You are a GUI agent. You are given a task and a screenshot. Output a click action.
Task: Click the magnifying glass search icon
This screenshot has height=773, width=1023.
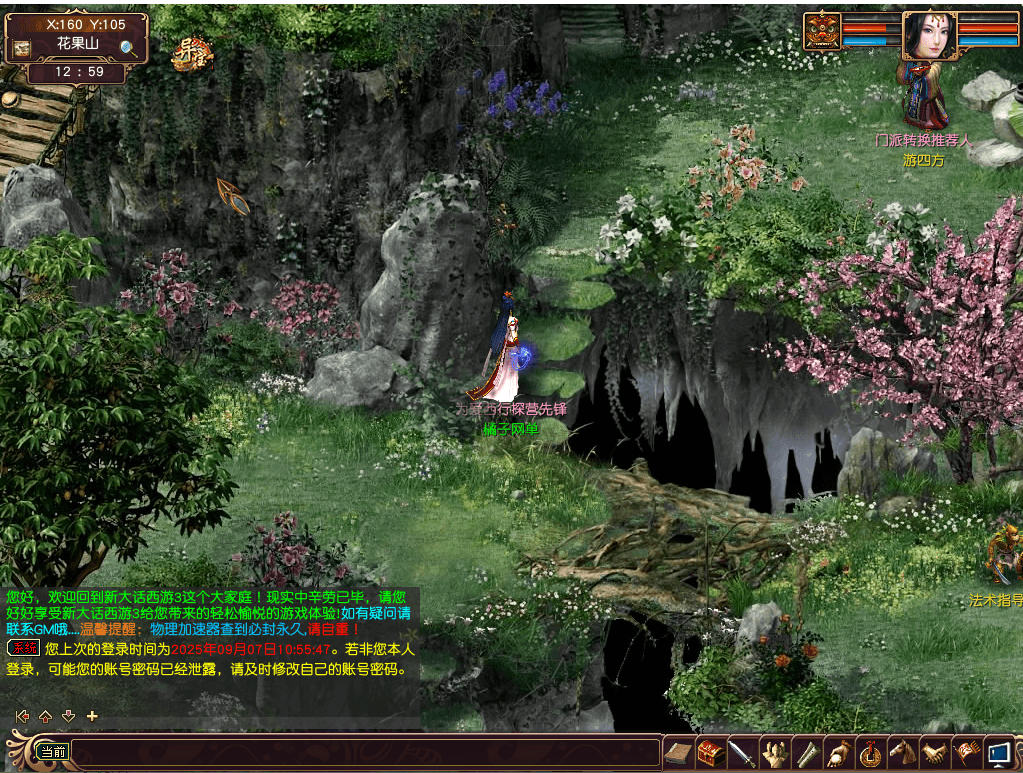pyautogui.click(x=128, y=47)
